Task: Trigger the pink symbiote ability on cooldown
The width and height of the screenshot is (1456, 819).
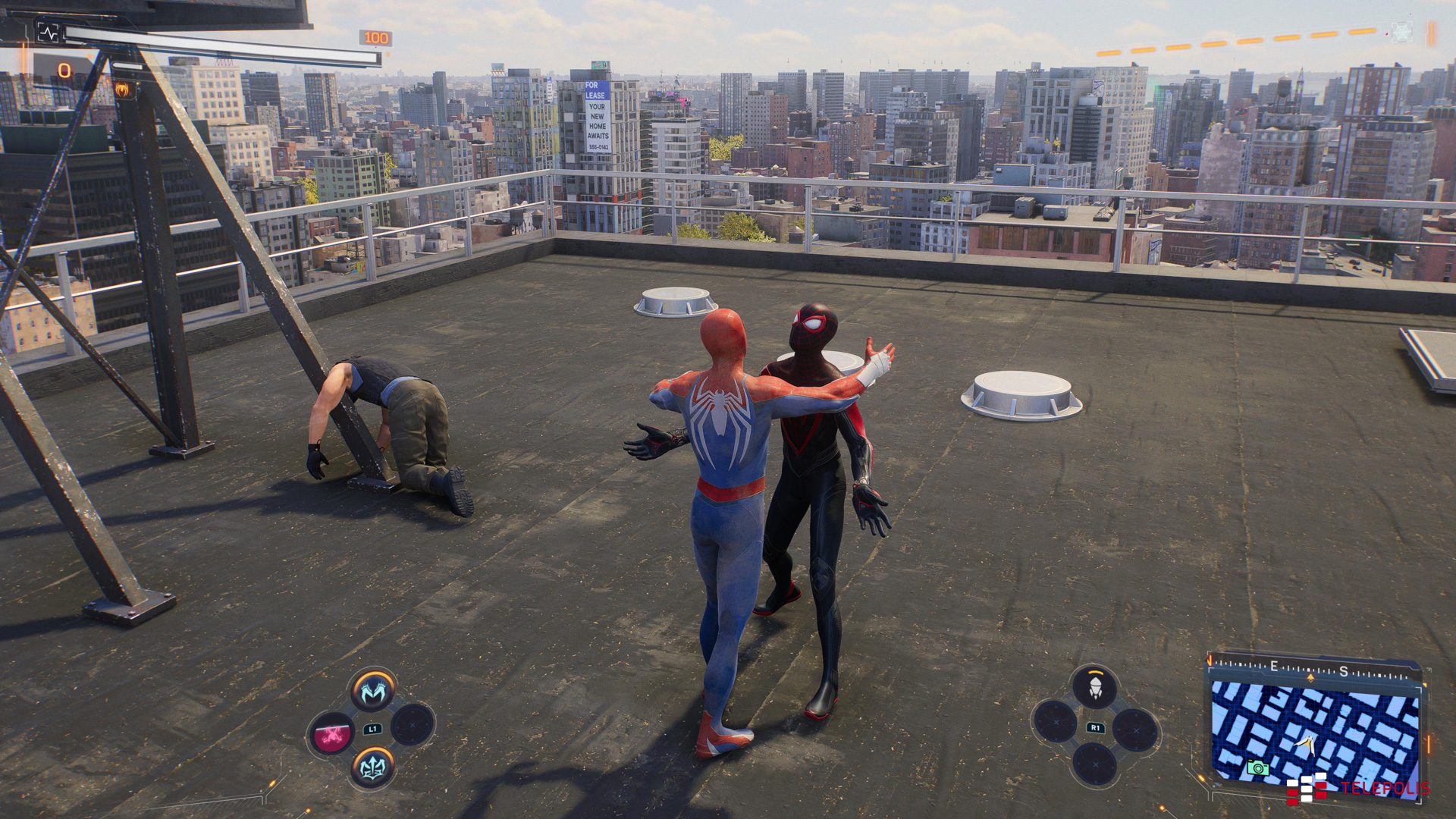Action: pos(332,733)
